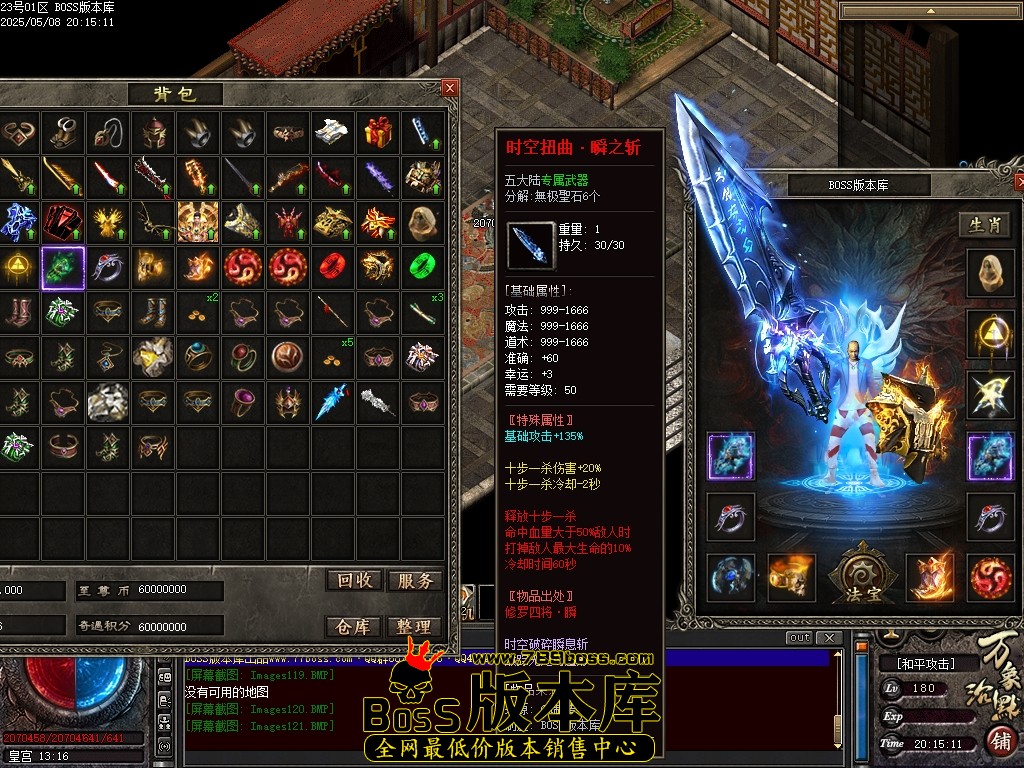1024x768 pixels.
Task: Select the highlighted green item in purple frame
Action: [63, 267]
